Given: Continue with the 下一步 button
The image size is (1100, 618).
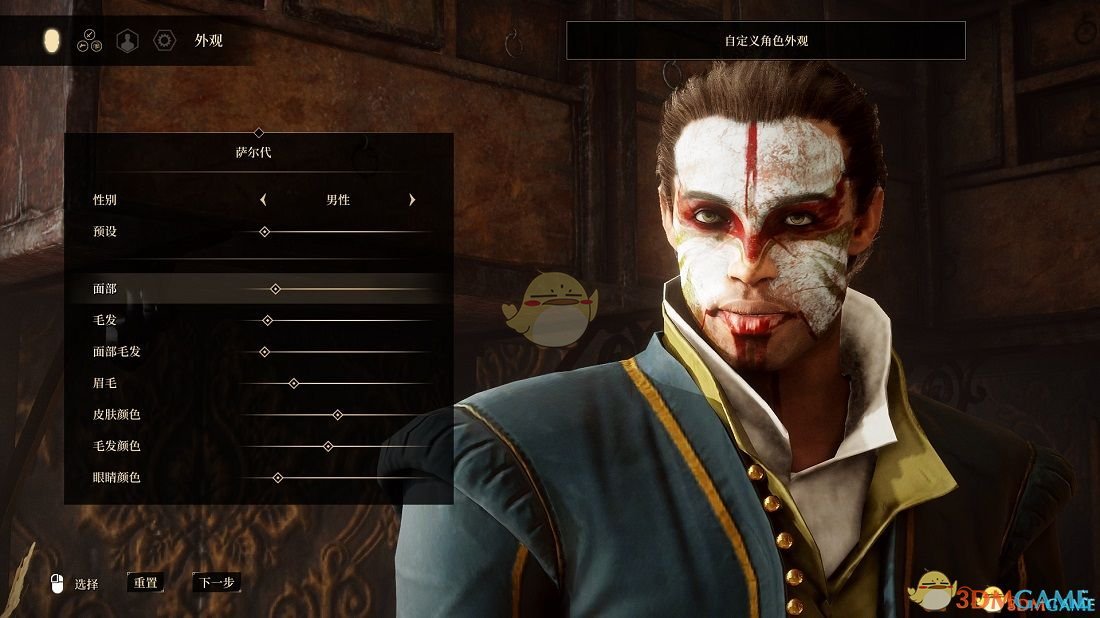Looking at the screenshot, I should (216, 582).
